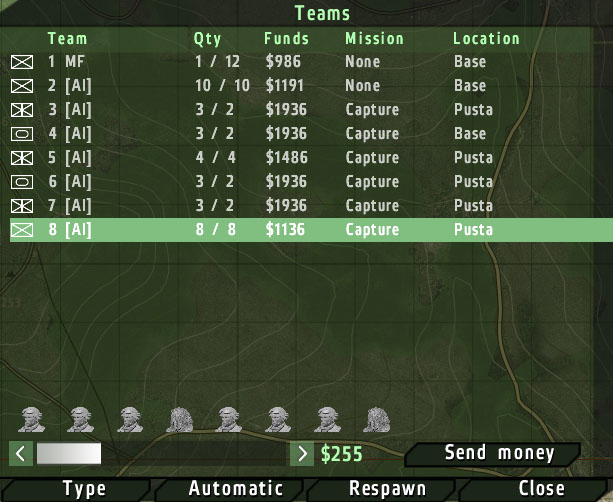The height and width of the screenshot is (502, 613).
Task: Select team 4 [AI] row
Action: click(x=300, y=134)
